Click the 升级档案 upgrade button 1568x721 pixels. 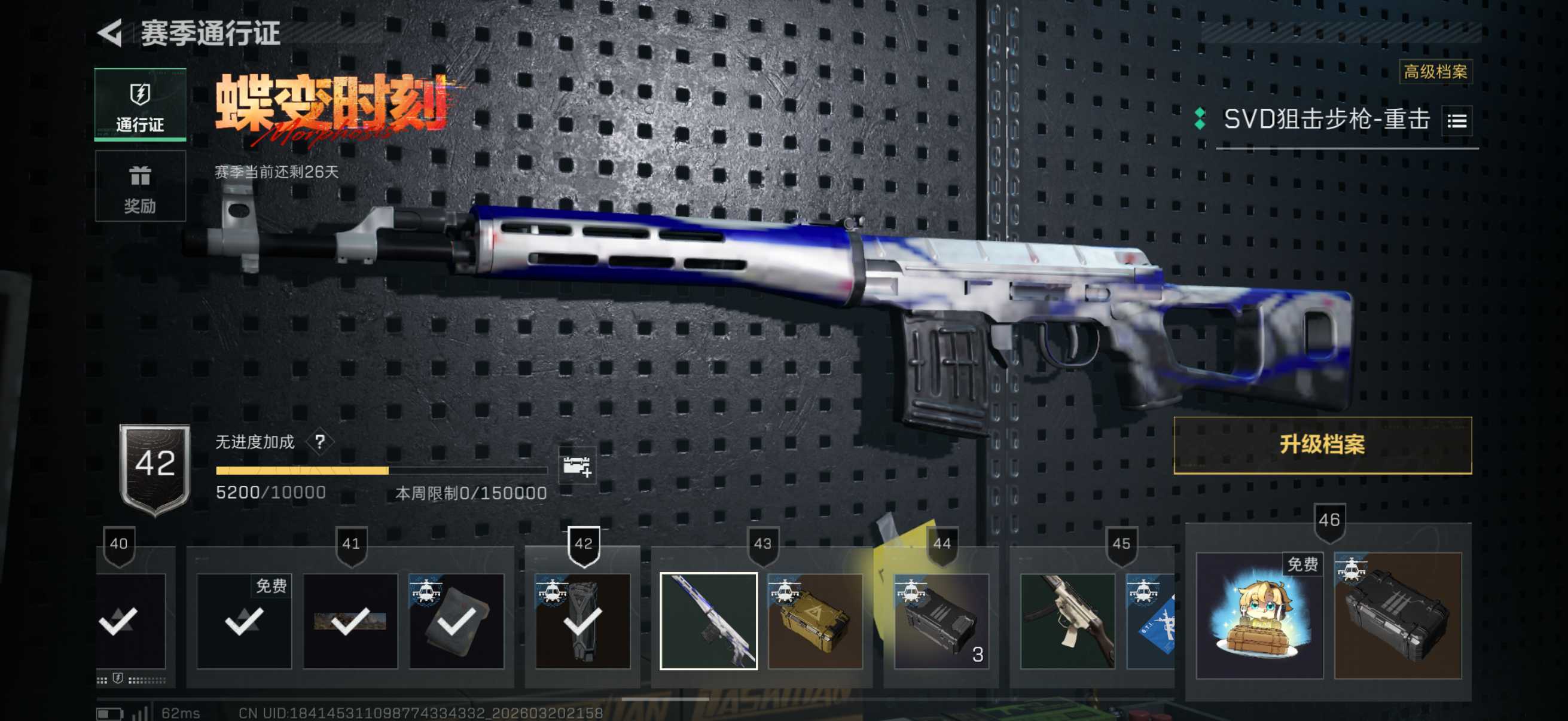1322,445
